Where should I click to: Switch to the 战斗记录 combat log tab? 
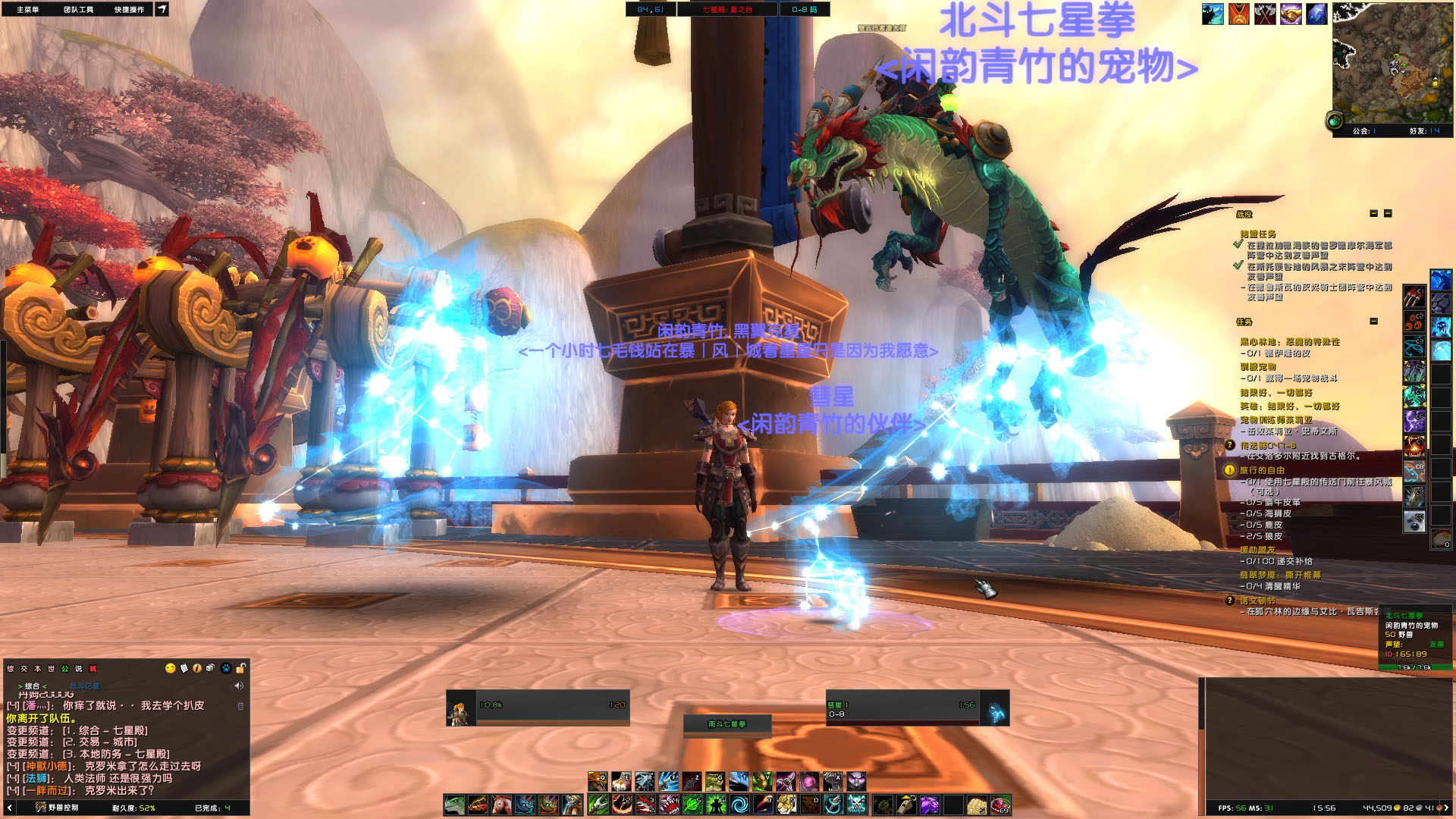[x=84, y=686]
